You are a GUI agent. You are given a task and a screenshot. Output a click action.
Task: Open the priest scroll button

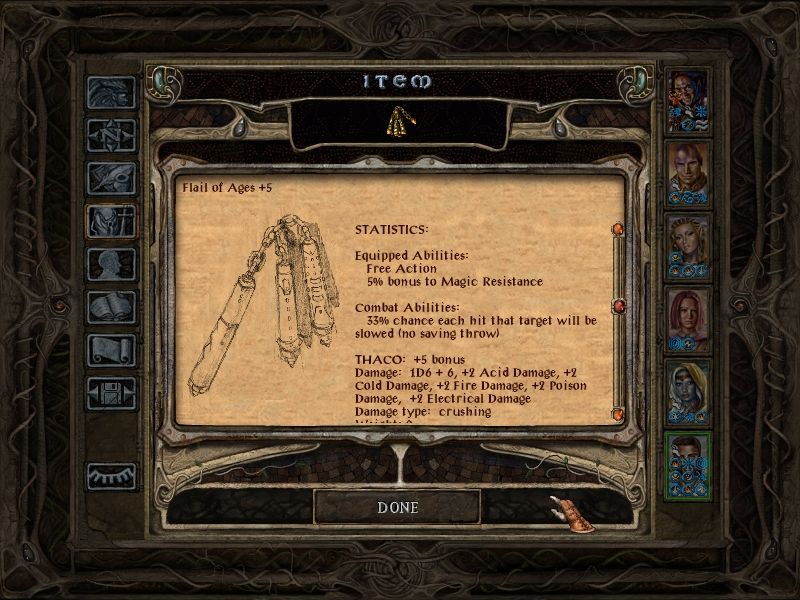click(111, 350)
